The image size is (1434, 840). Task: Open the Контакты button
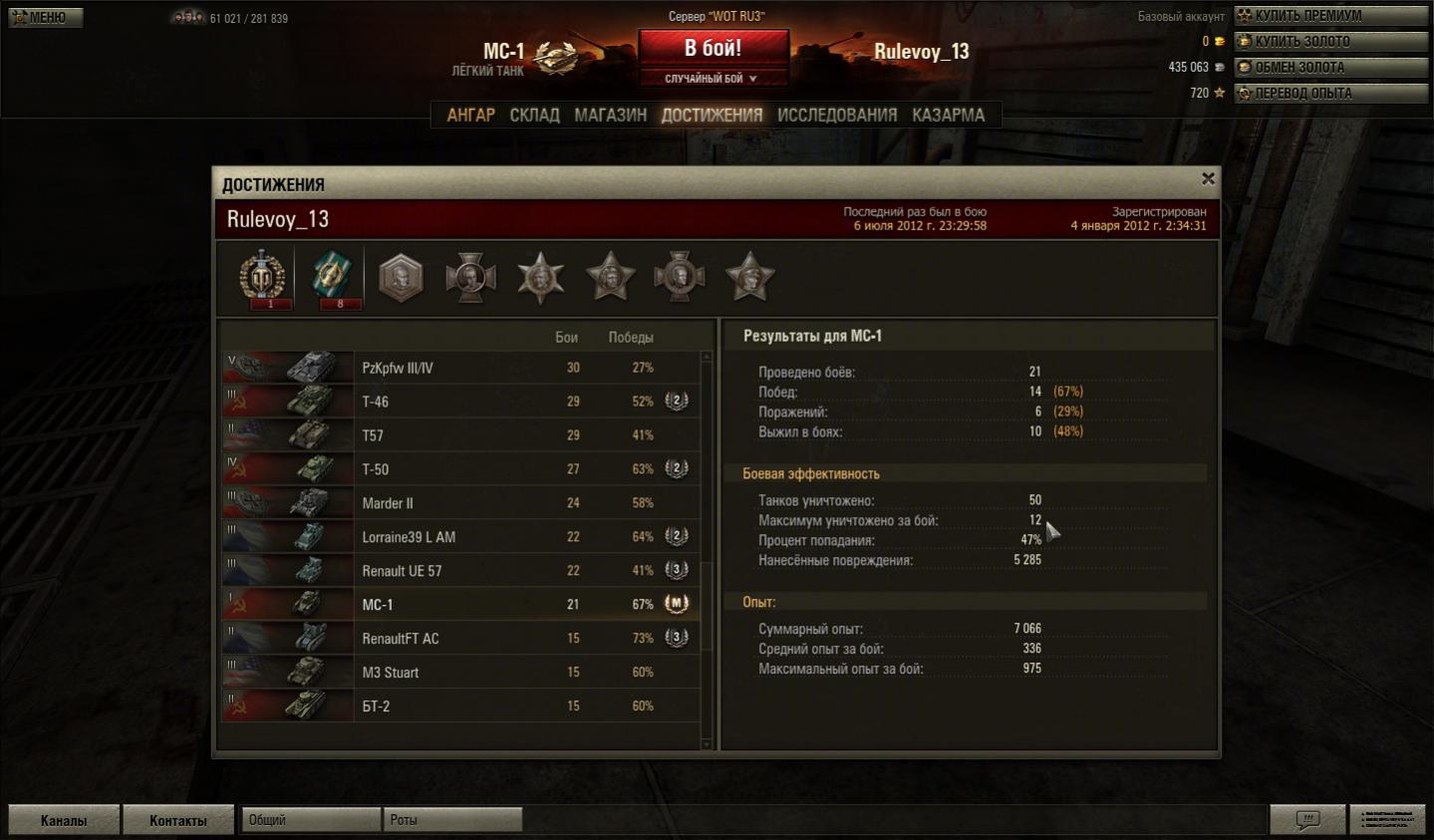tap(178, 820)
